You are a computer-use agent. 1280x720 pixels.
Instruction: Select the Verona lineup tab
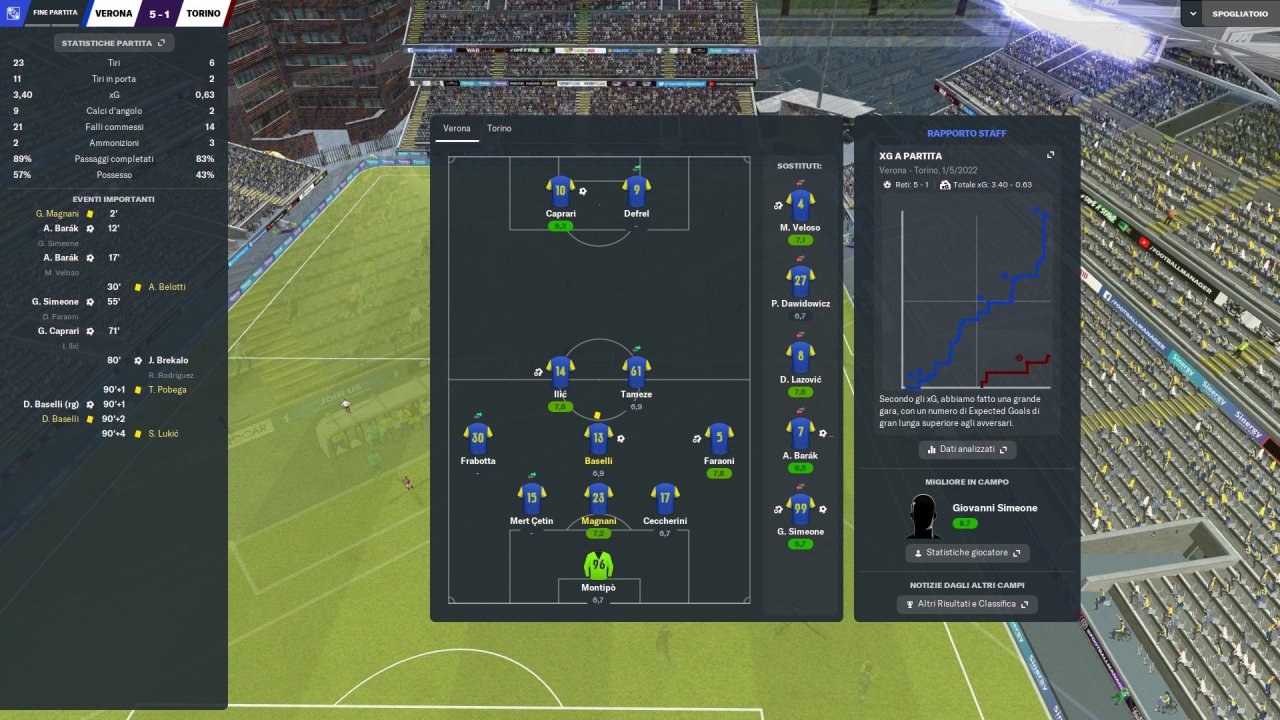pyautogui.click(x=456, y=129)
